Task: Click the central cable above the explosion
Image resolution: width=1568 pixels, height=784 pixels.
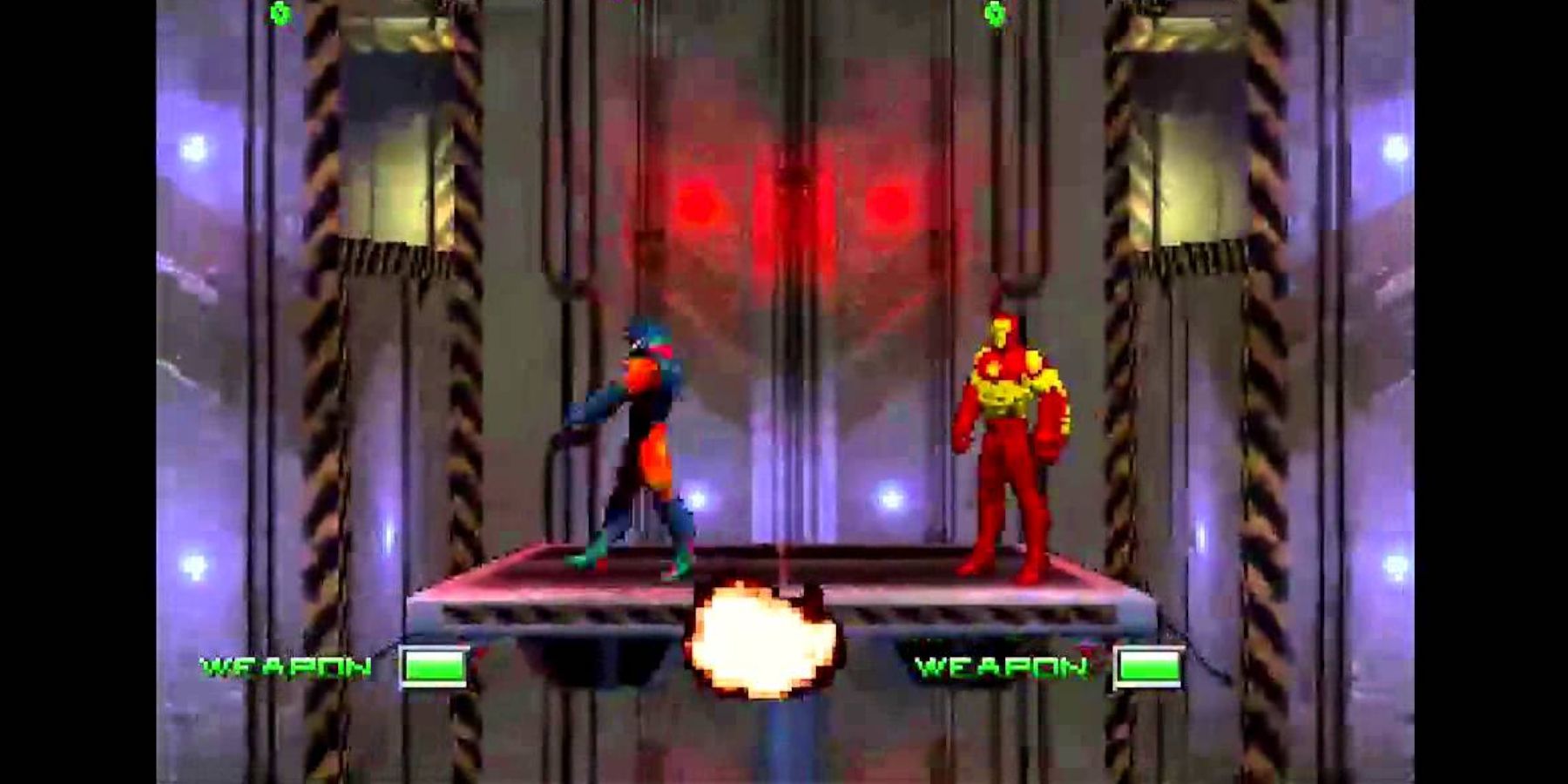Action: click(x=786, y=479)
